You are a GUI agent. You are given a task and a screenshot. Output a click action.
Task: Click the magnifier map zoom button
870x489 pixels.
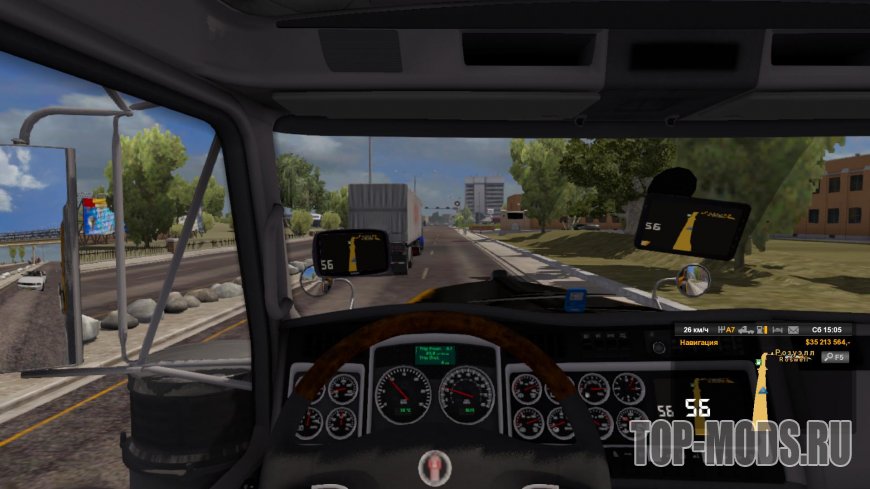pos(835,357)
